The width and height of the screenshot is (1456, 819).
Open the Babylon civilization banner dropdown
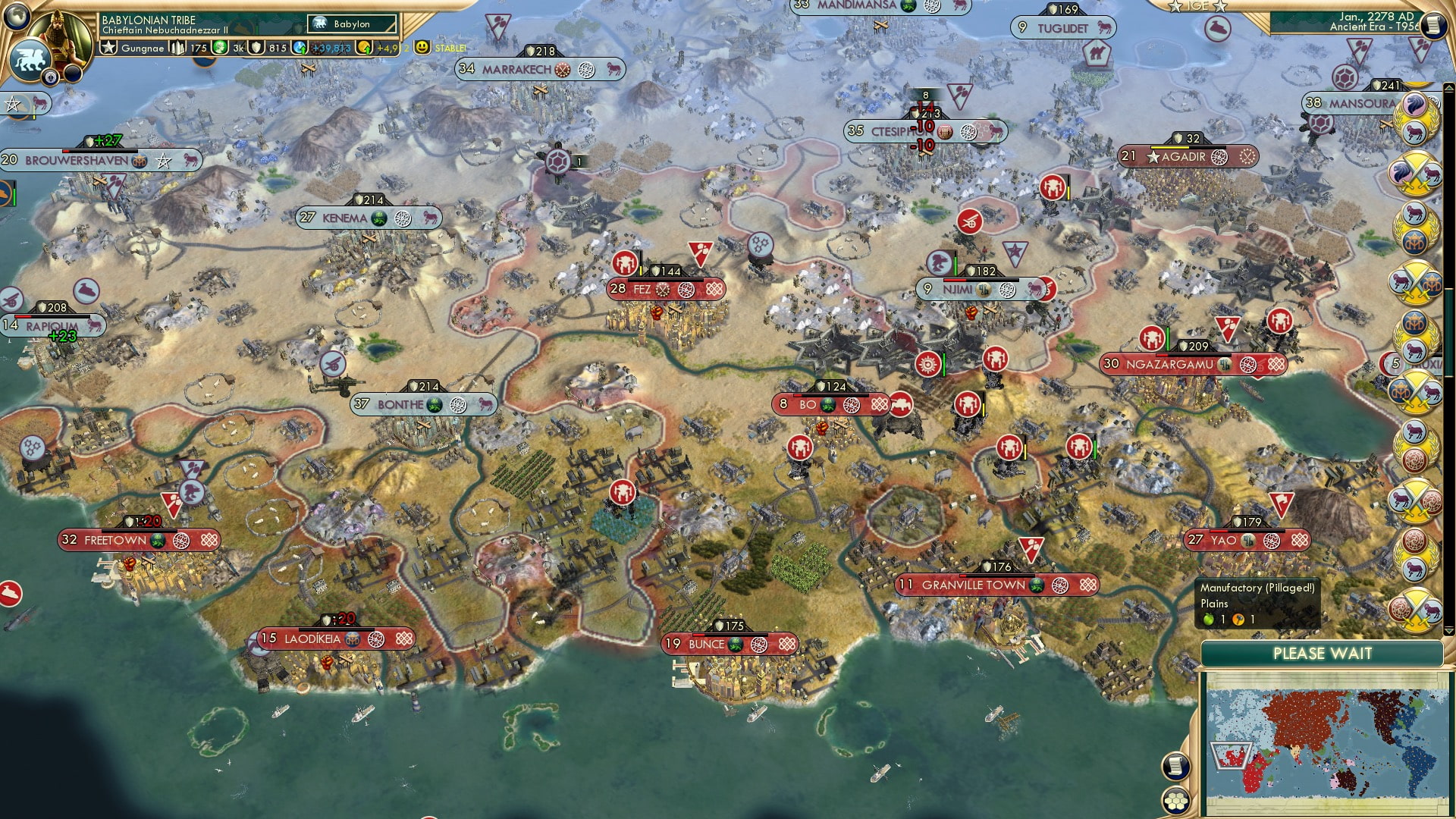351,24
